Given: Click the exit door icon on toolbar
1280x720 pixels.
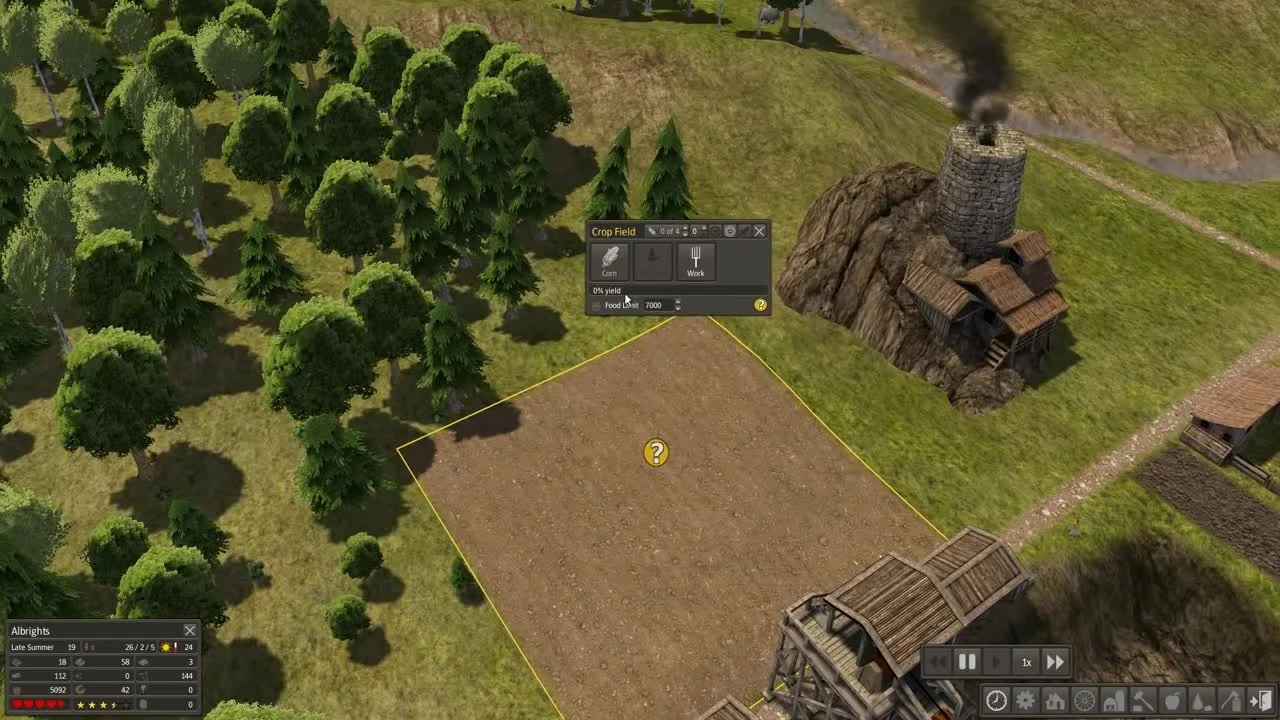Looking at the screenshot, I should (1258, 701).
